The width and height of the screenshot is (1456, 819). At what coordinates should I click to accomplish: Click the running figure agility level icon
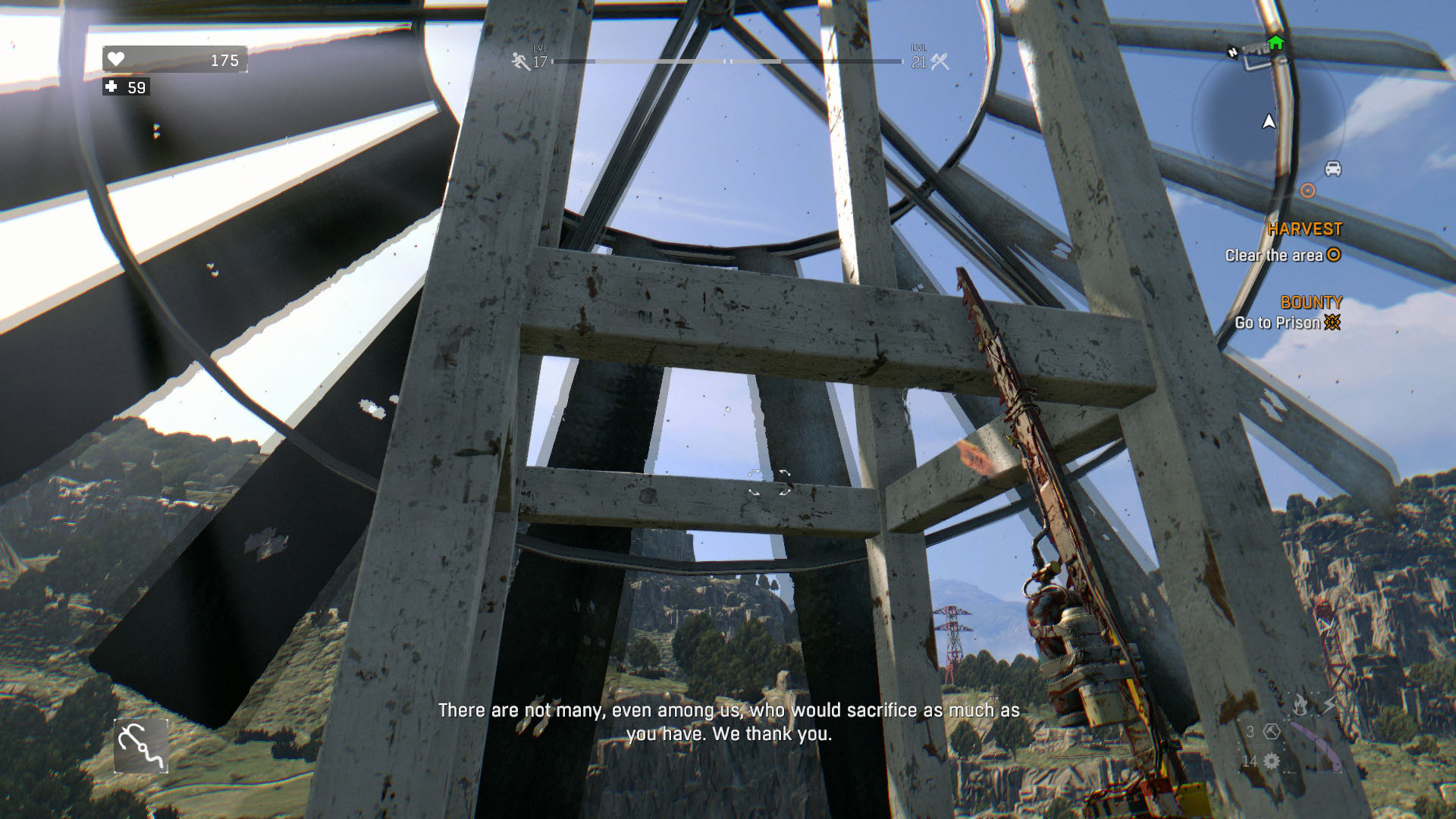[520, 61]
